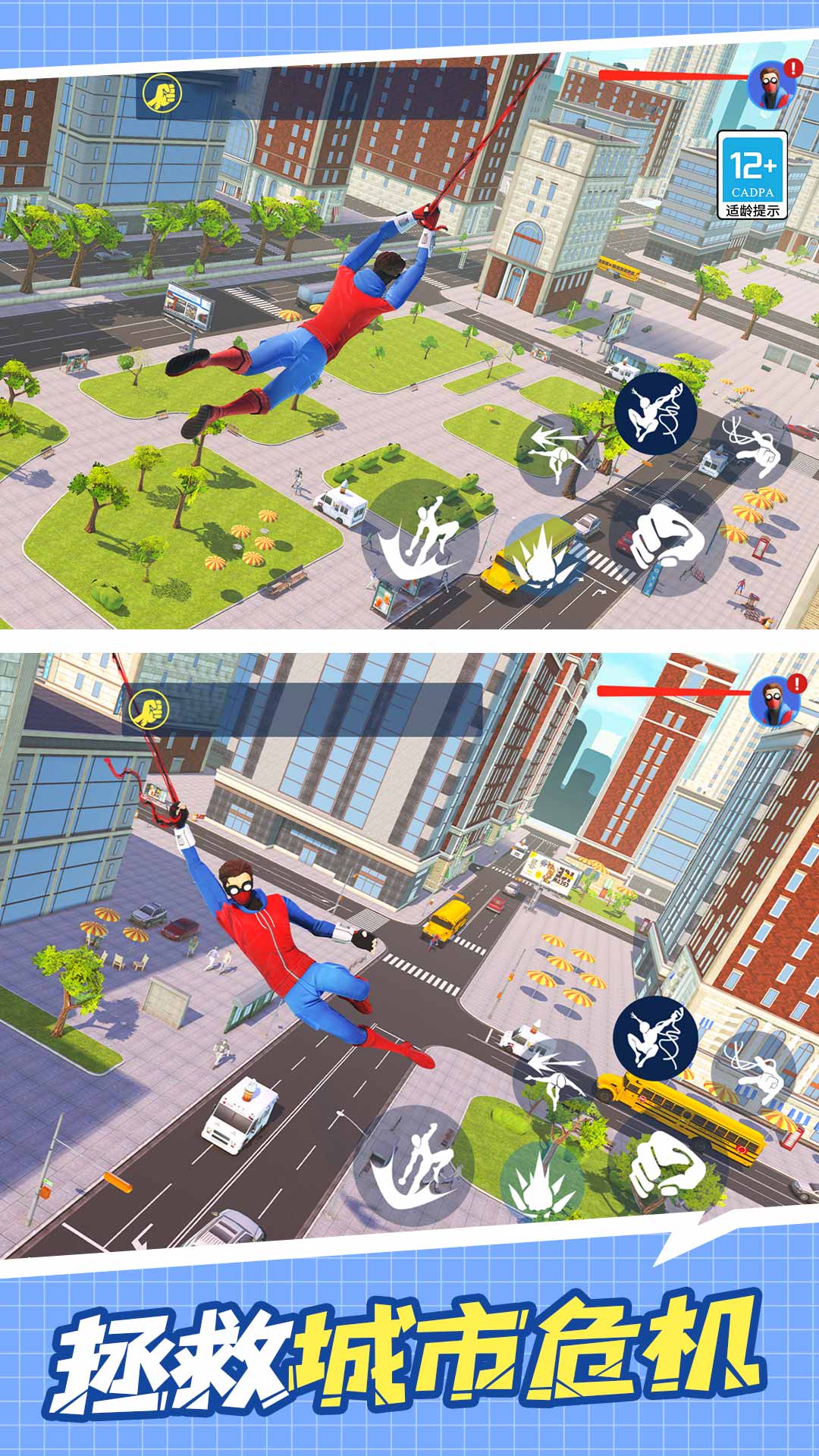Activate the web swing skill in upper screenshot

[655, 414]
